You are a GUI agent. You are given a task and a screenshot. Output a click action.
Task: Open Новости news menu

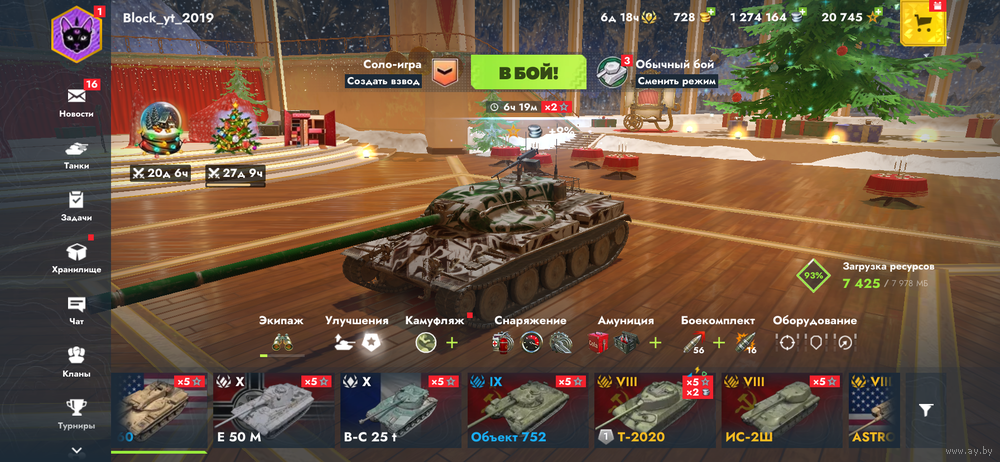click(76, 100)
